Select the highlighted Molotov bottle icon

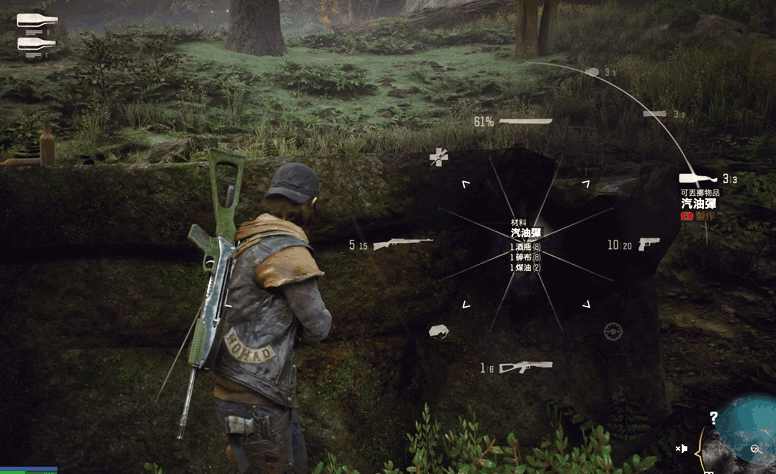point(697,178)
